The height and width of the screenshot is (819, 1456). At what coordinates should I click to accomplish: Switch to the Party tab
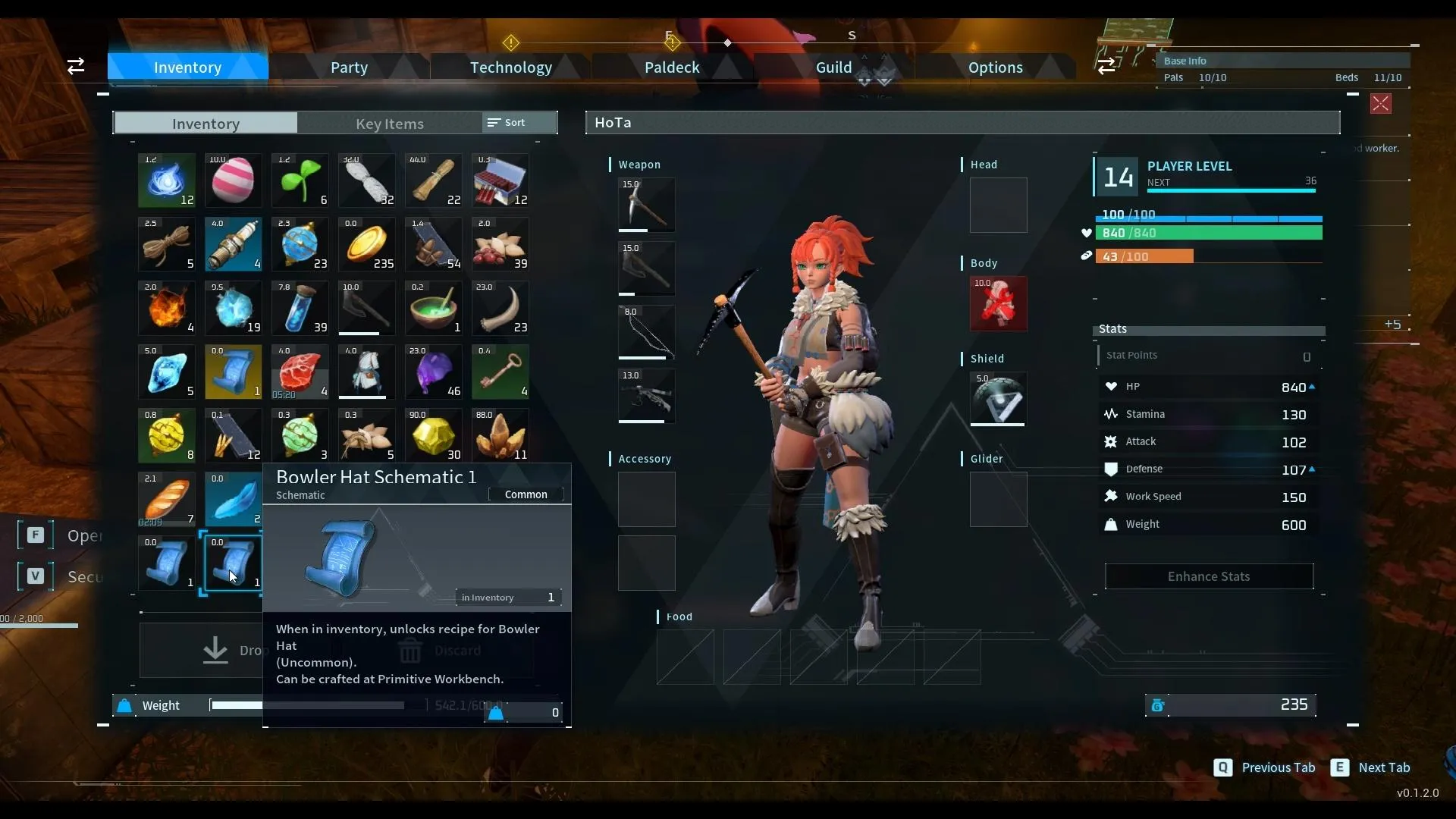point(349,67)
